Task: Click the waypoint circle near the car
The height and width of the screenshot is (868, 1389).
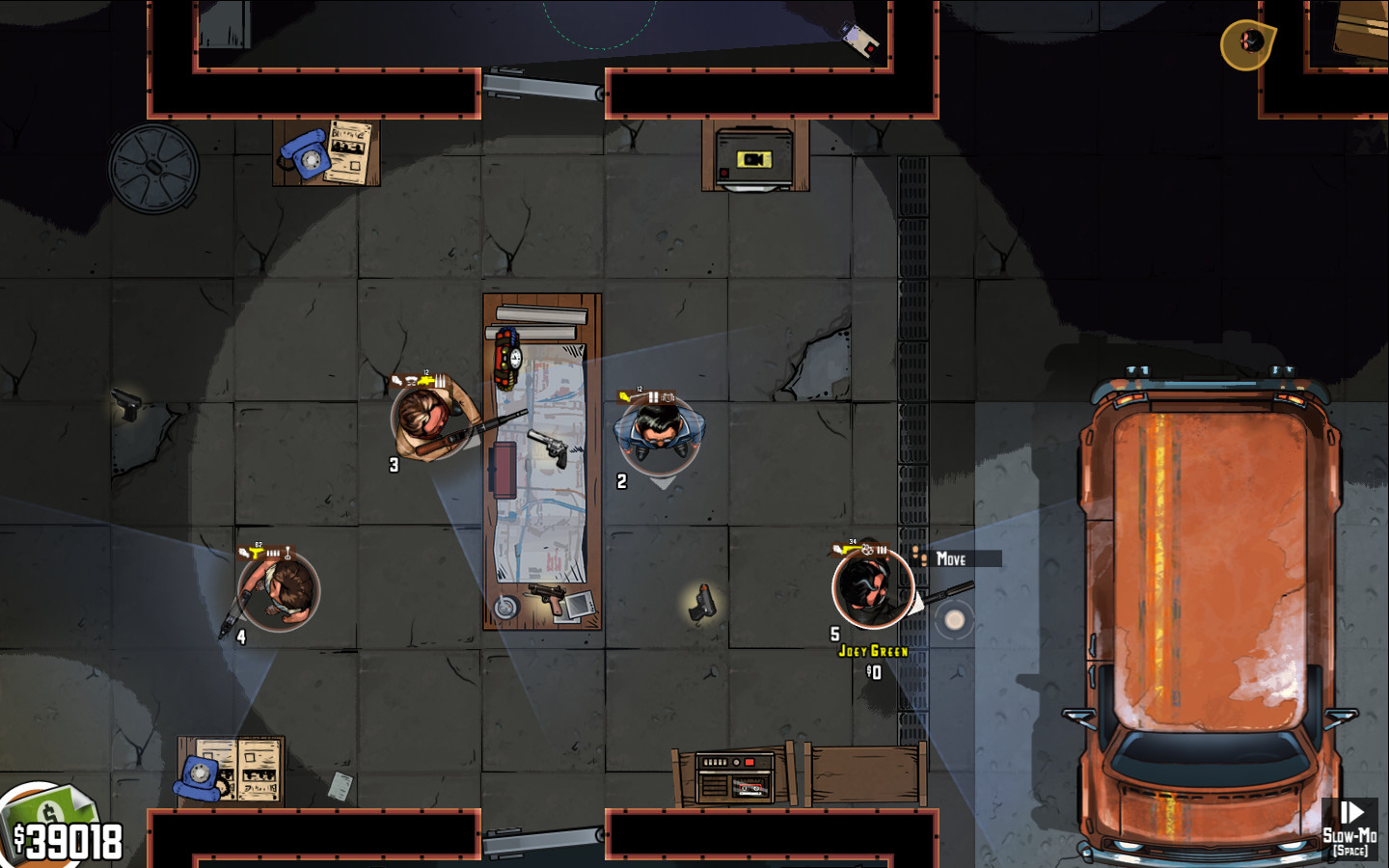Action: click(953, 619)
